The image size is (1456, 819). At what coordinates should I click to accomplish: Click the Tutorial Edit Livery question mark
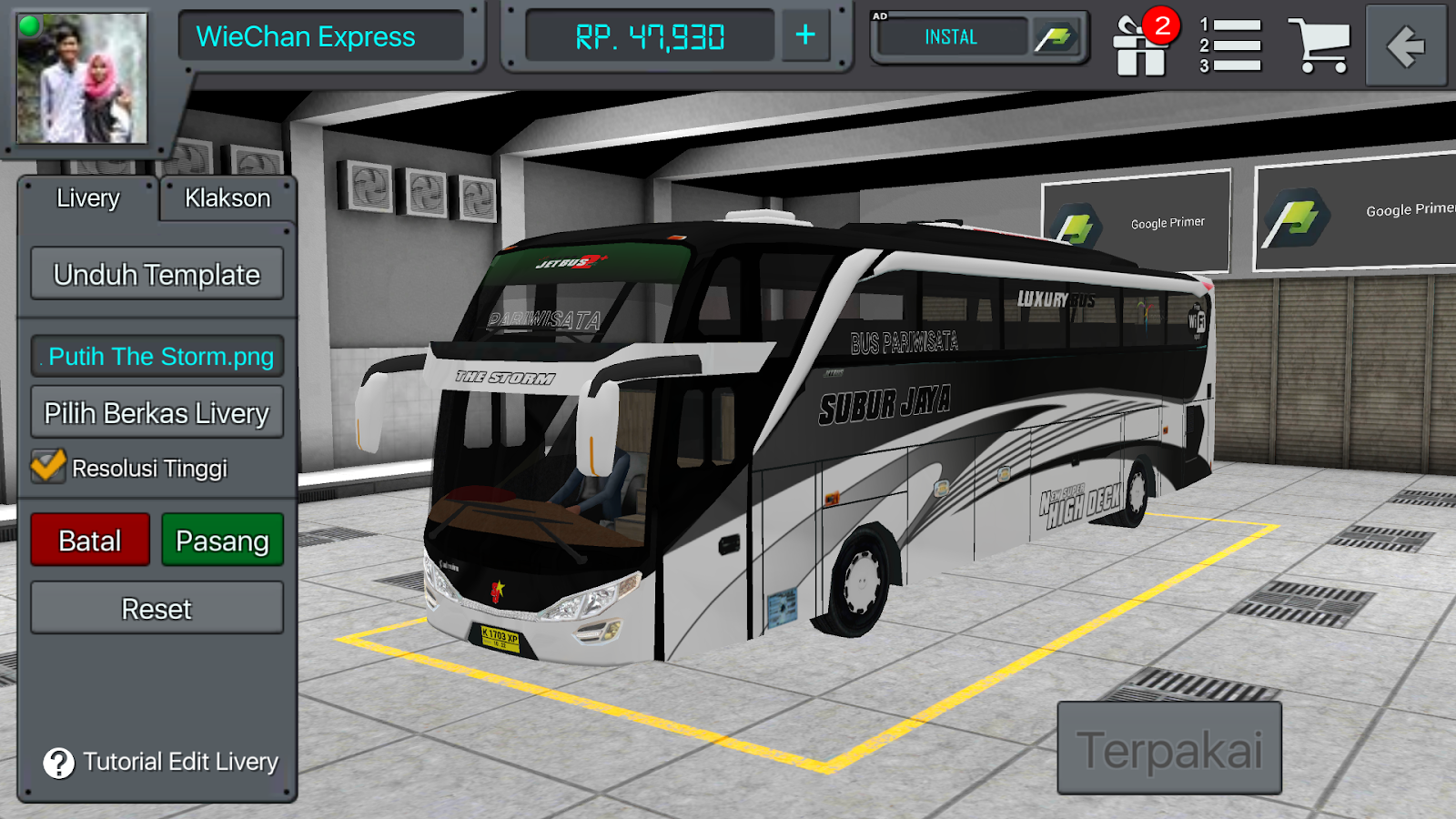pos(59,763)
